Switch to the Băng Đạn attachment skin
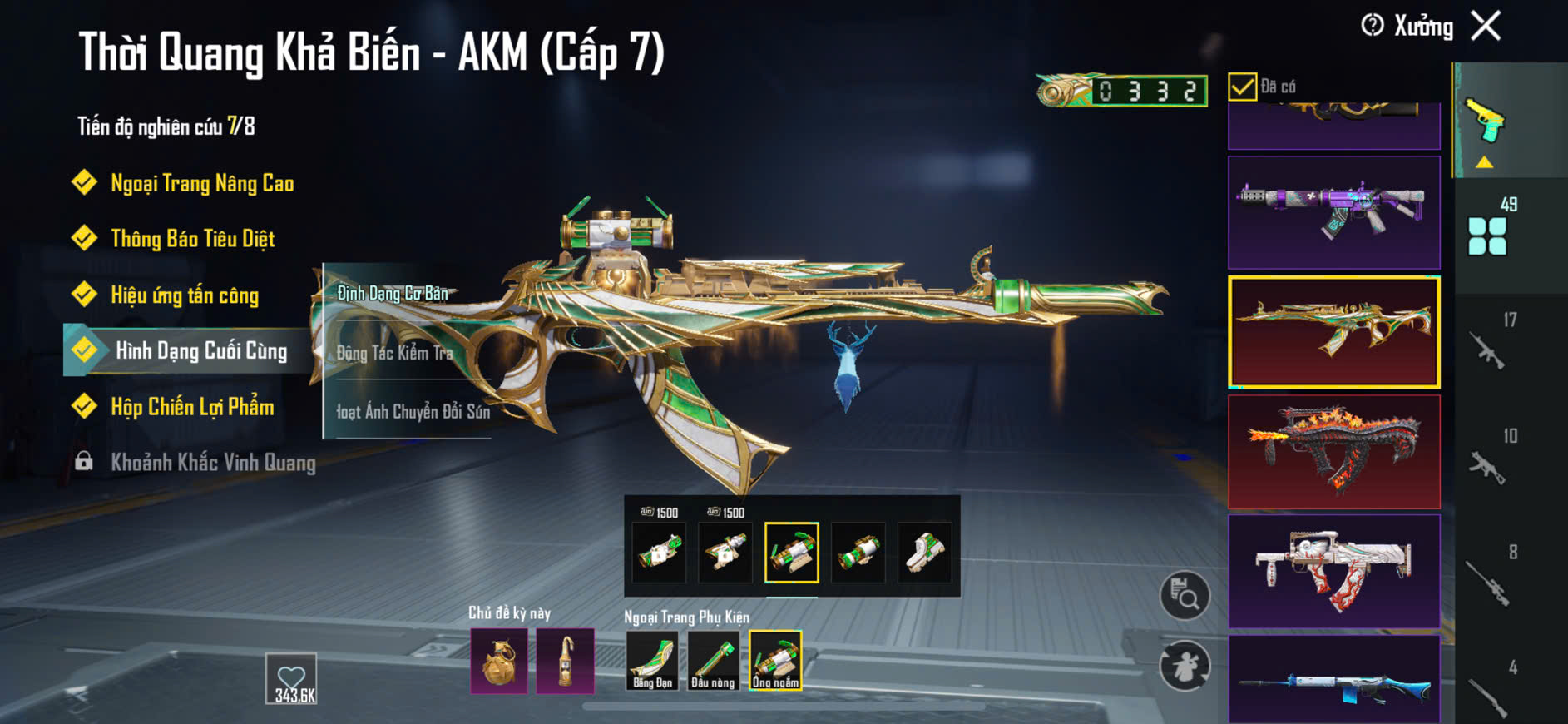The width and height of the screenshot is (1568, 724). [652, 661]
